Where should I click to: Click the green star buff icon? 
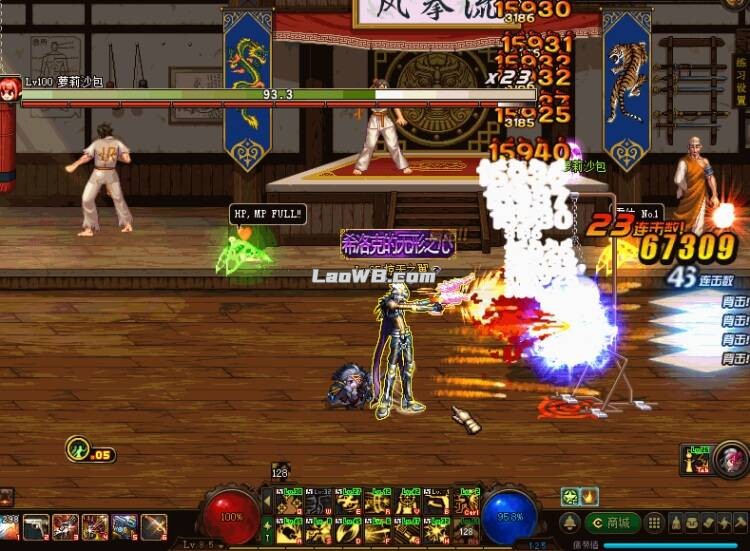click(x=569, y=496)
